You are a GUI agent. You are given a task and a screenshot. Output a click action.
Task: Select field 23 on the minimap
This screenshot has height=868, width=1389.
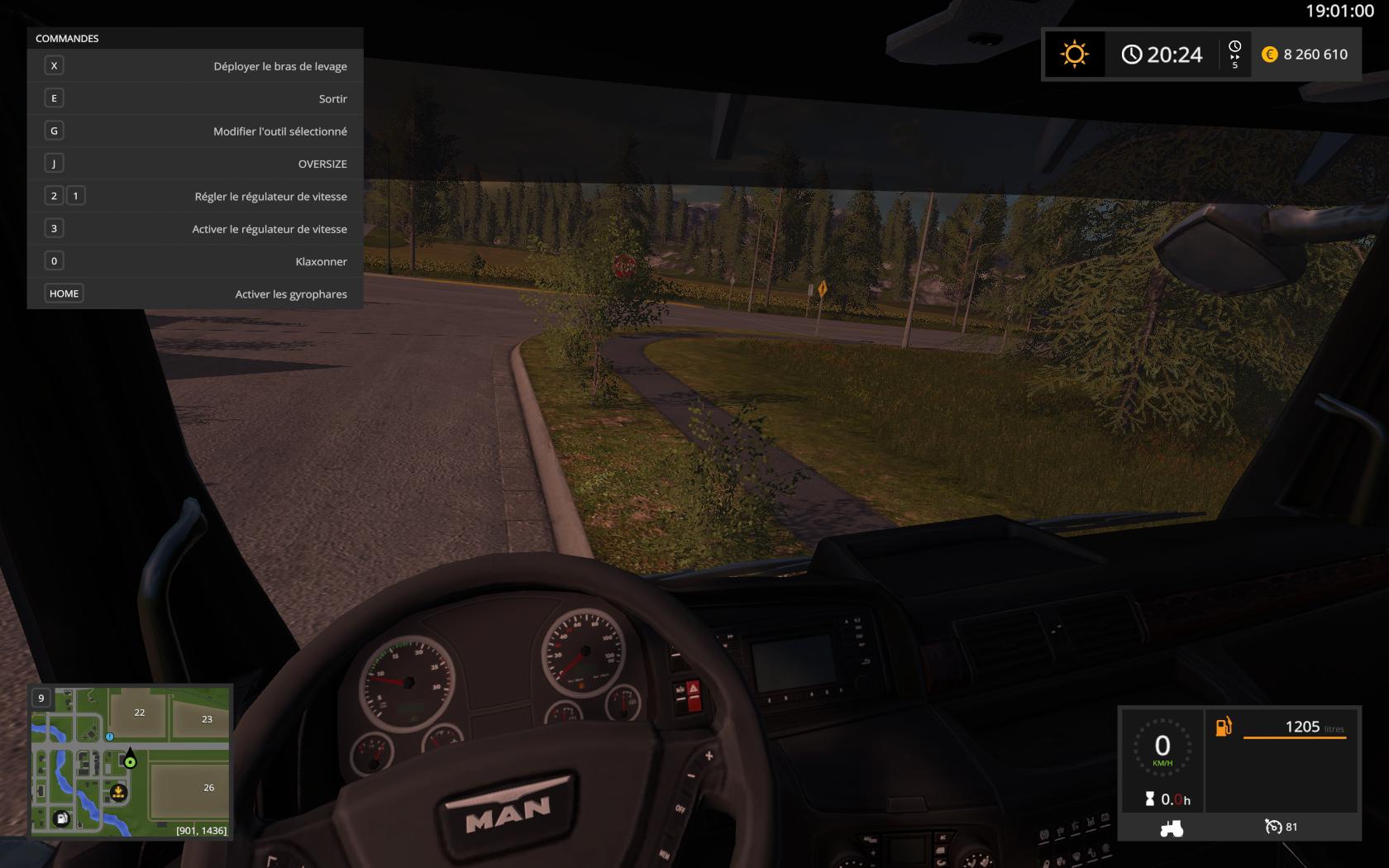point(207,719)
